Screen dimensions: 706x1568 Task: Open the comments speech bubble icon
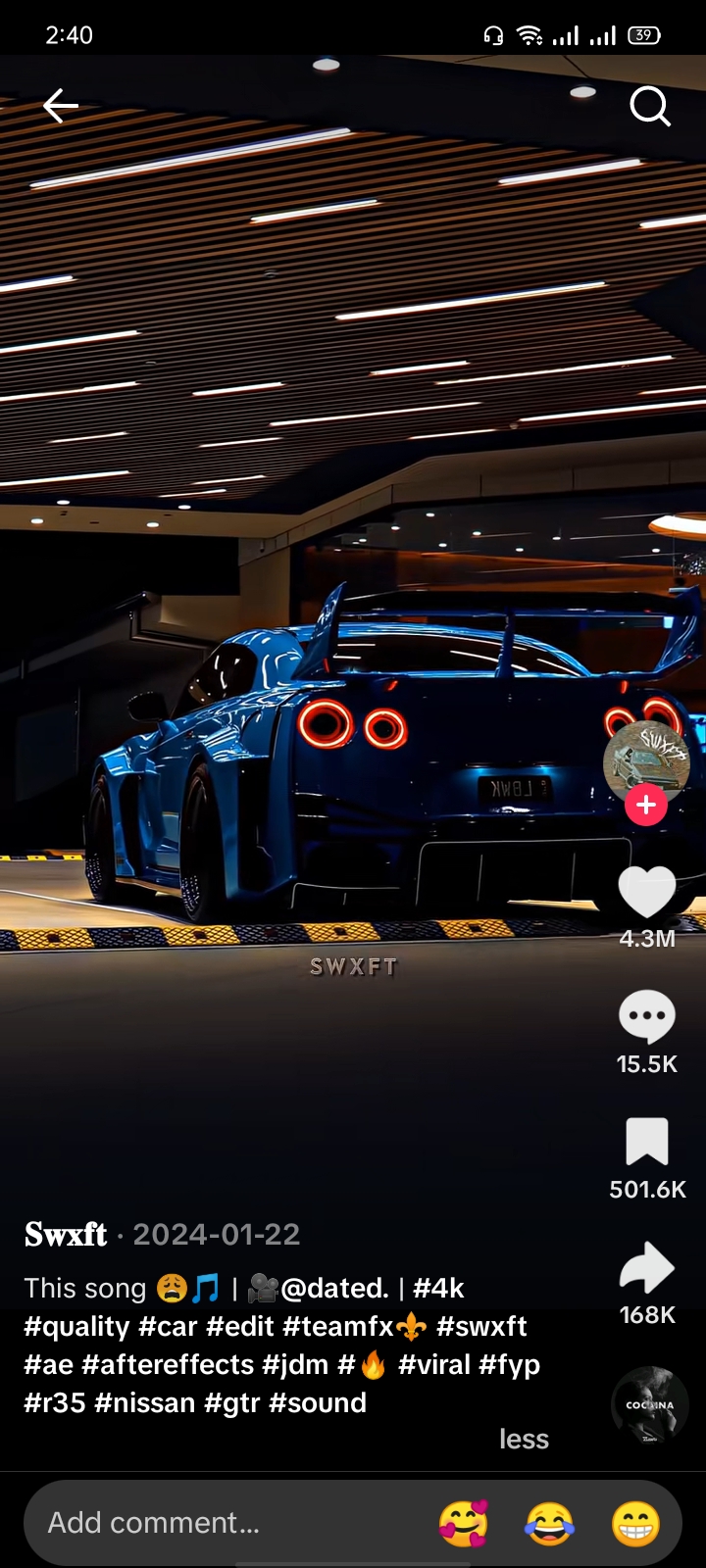pyautogui.click(x=647, y=1017)
